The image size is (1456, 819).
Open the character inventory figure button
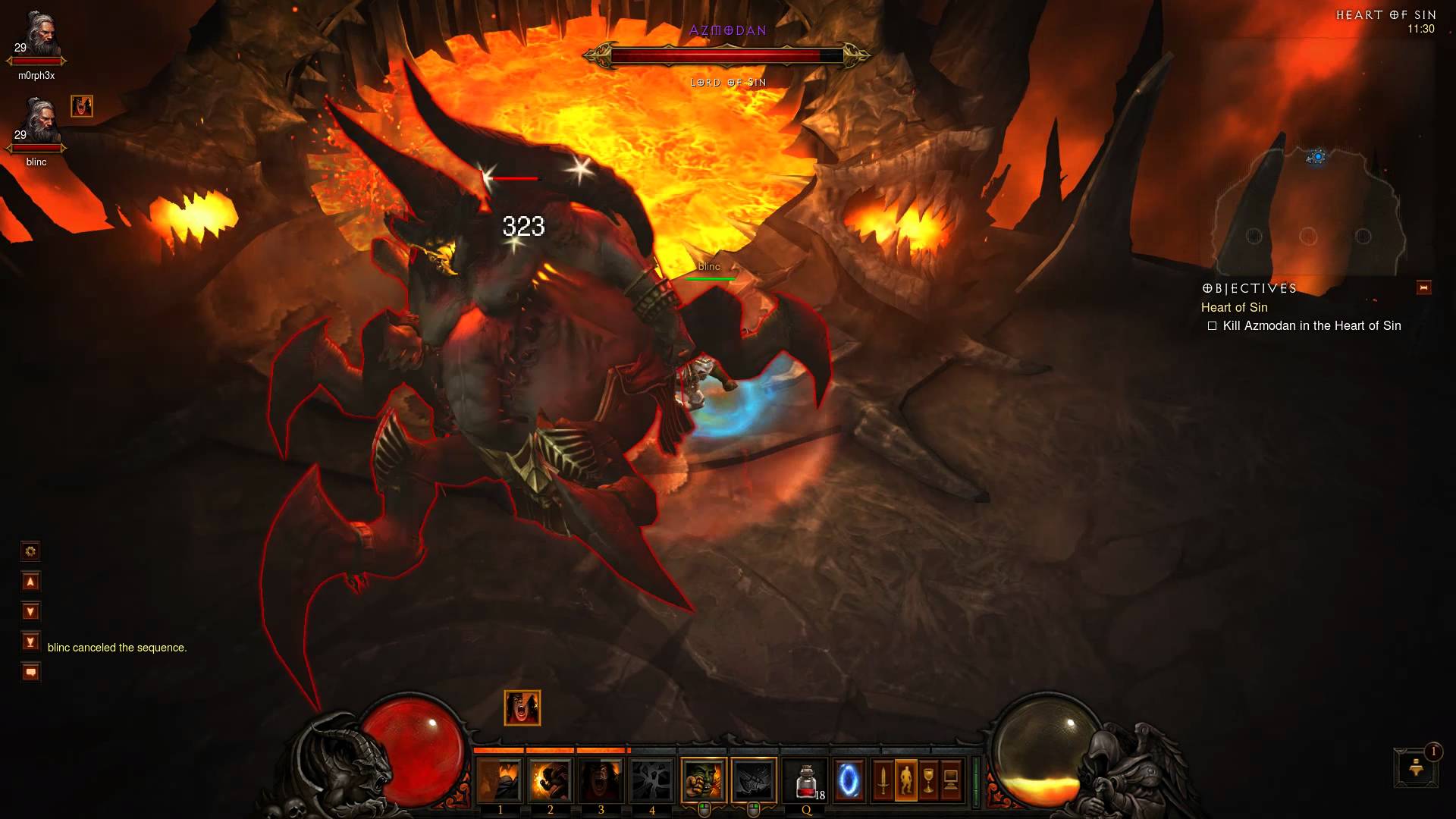point(905,780)
